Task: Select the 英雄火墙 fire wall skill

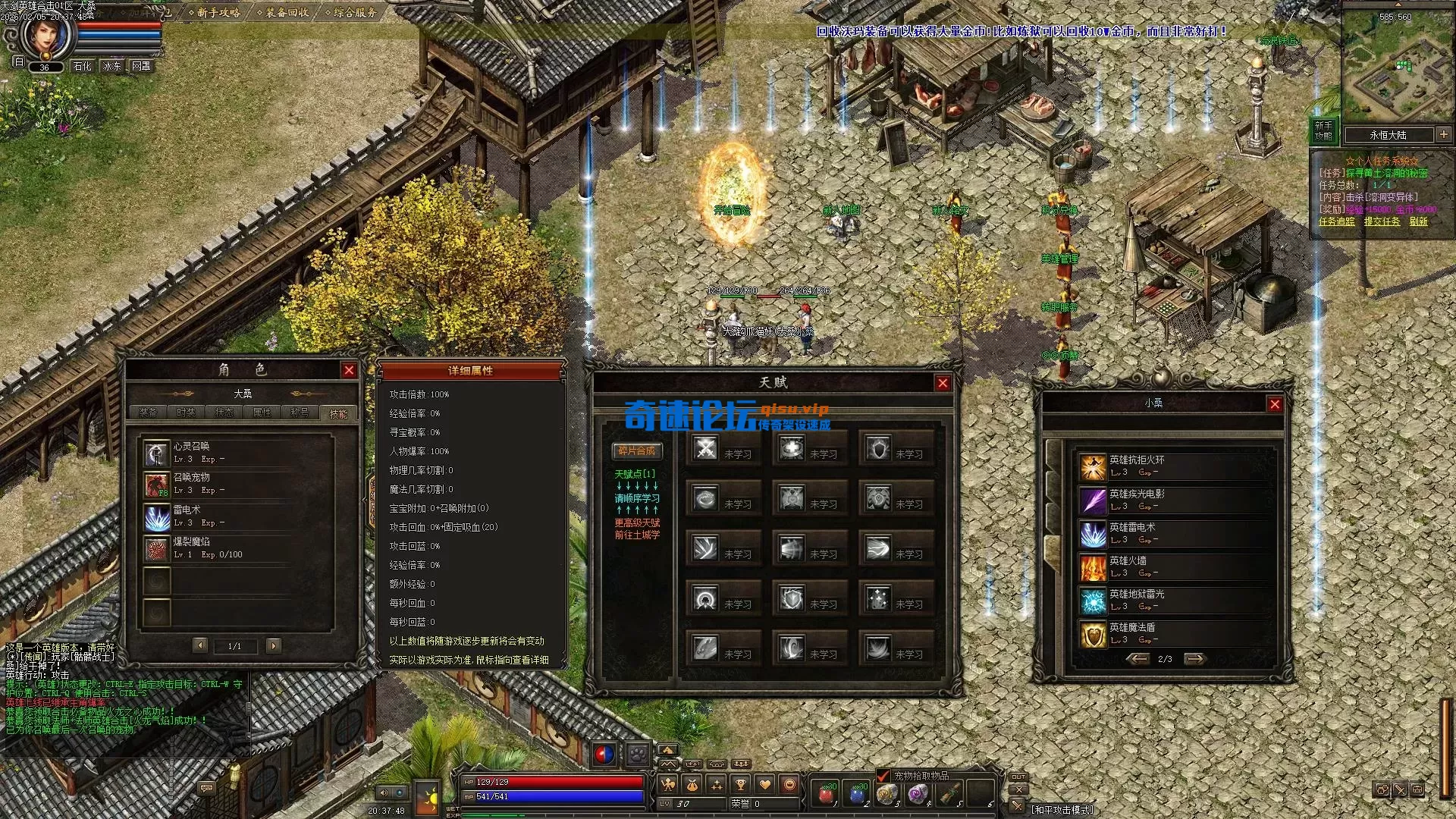Action: (x=1093, y=567)
